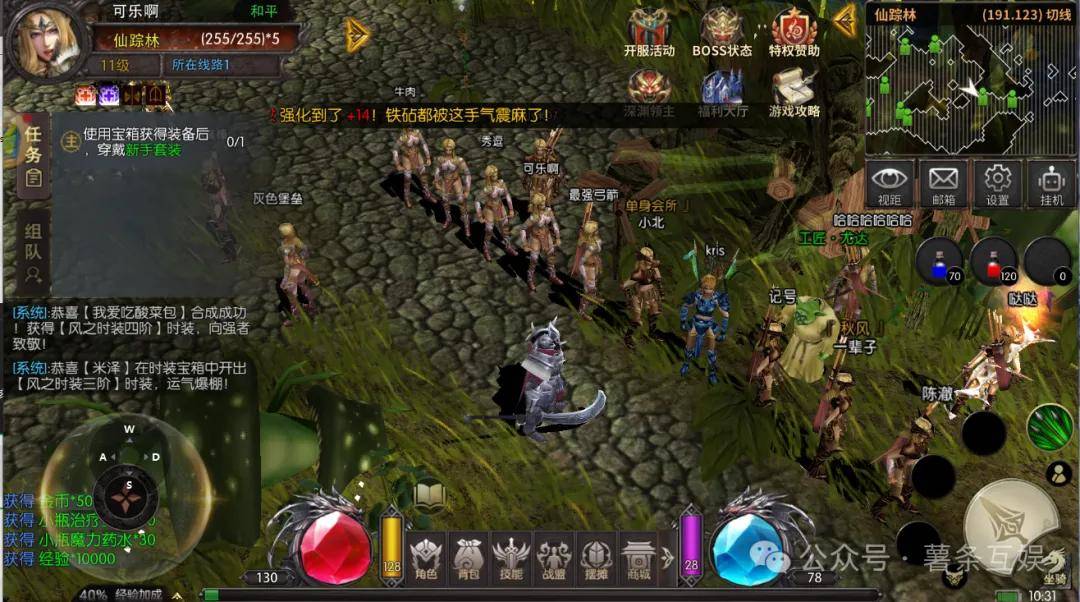Open the 背包 backpack
The height and width of the screenshot is (602, 1080).
point(468,558)
